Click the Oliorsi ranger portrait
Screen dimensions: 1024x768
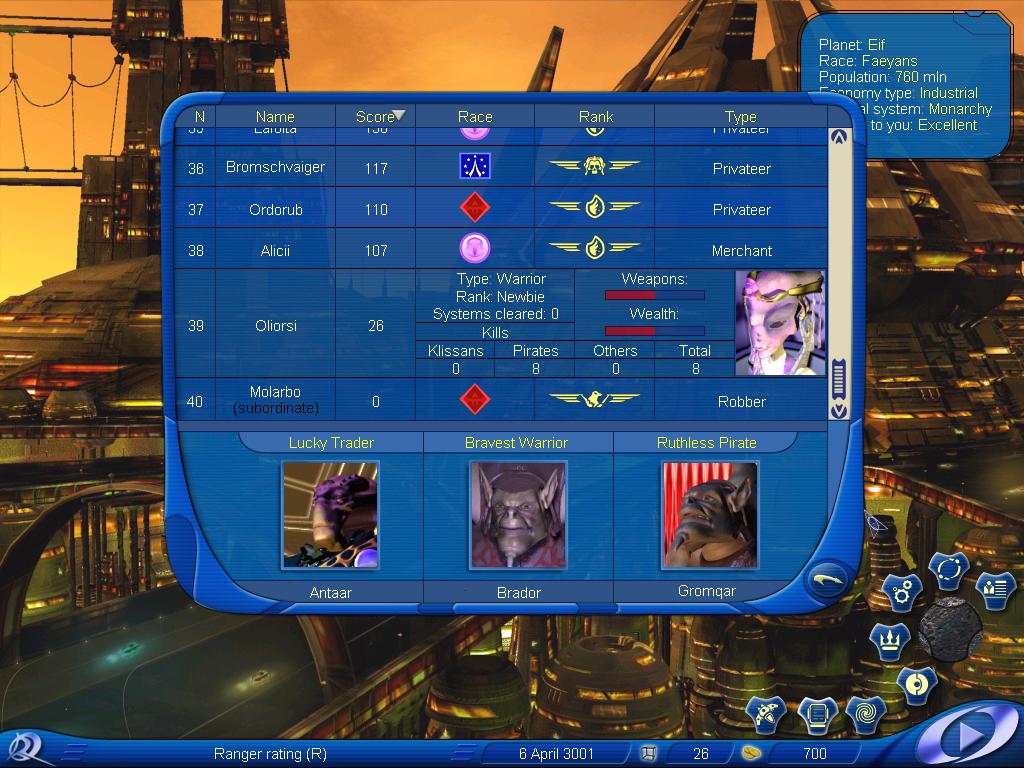click(780, 323)
